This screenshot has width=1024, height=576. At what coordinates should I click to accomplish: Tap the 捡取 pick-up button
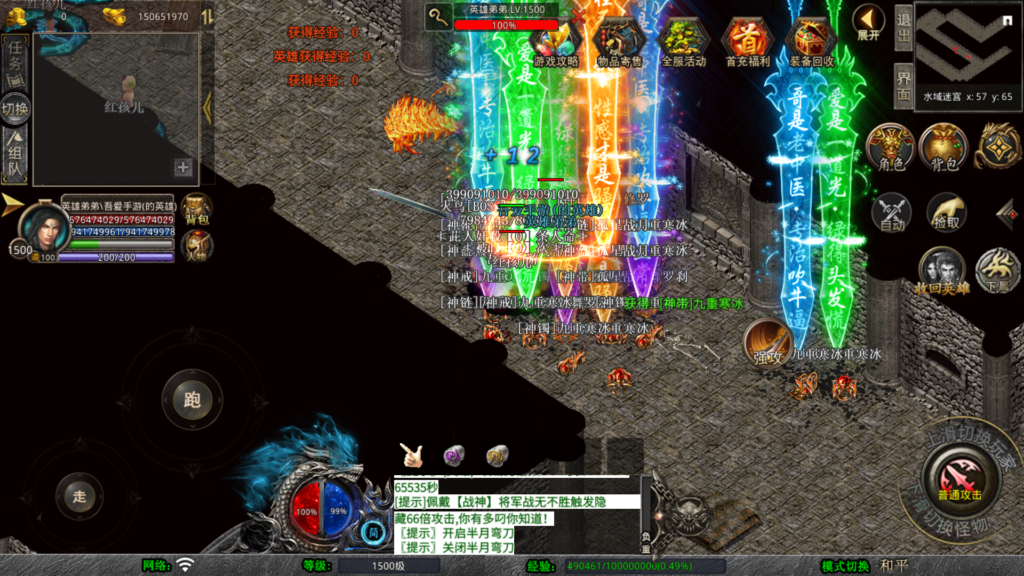[945, 212]
